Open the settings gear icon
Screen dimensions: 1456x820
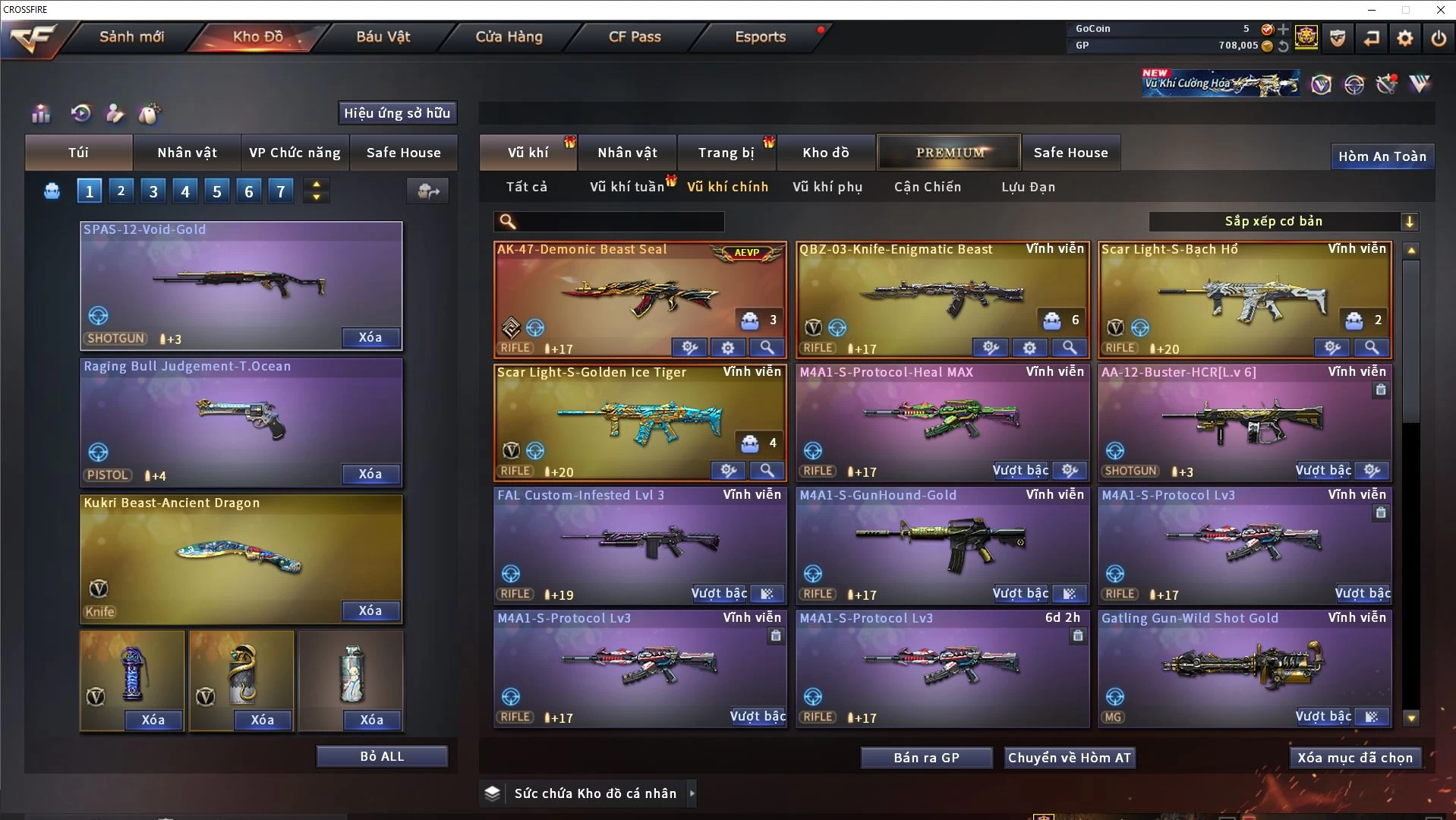pyautogui.click(x=1405, y=38)
